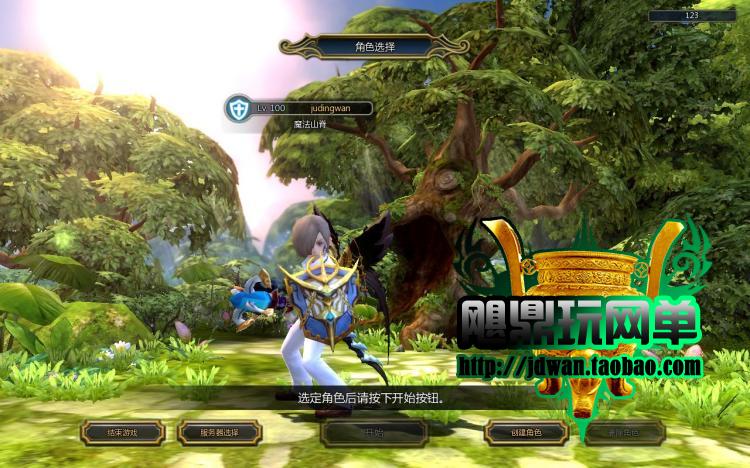The width and height of the screenshot is (750, 468).
Task: Choose 创建角色 (Create Character)
Action: [527, 433]
